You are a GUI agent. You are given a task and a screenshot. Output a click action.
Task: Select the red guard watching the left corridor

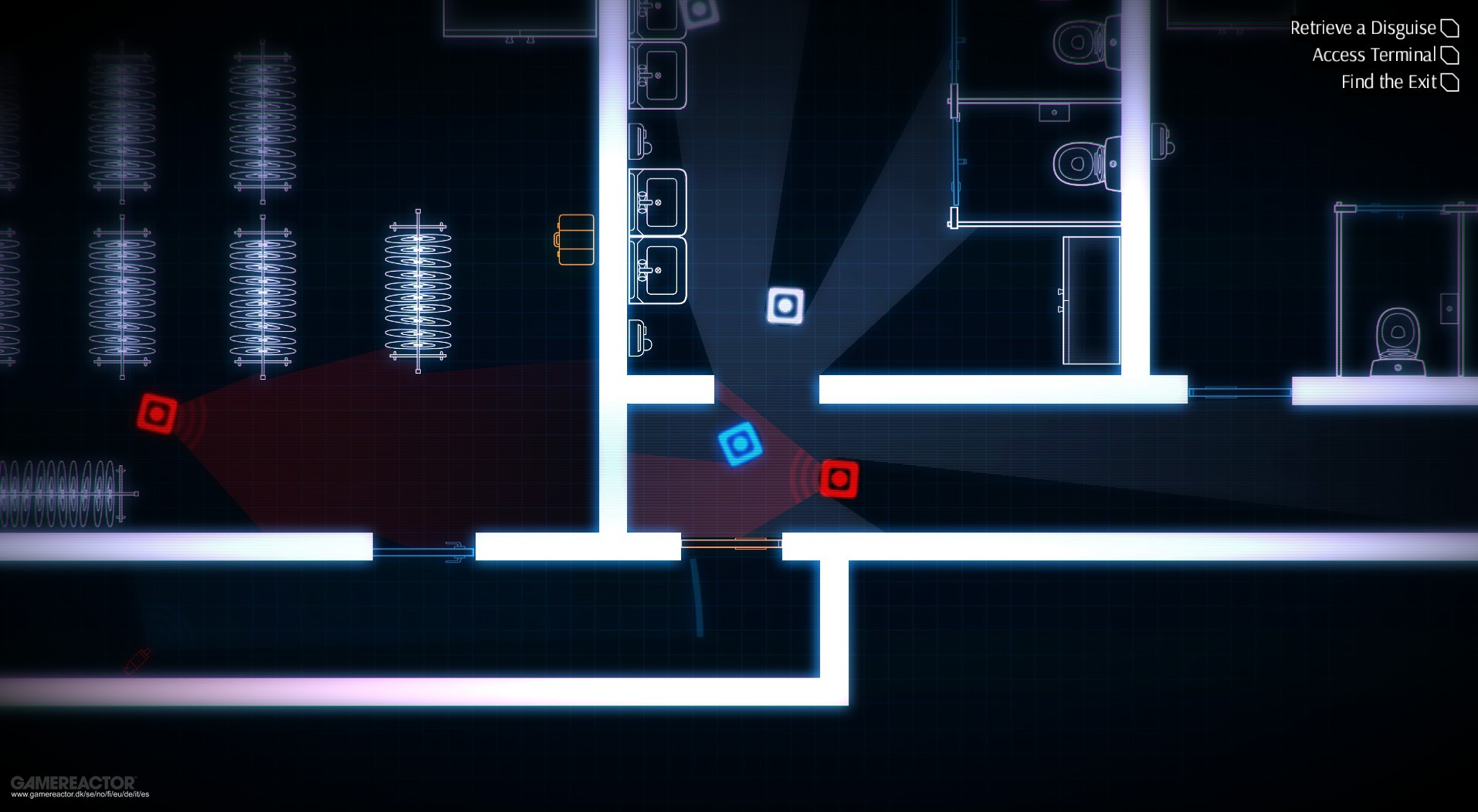(x=157, y=414)
